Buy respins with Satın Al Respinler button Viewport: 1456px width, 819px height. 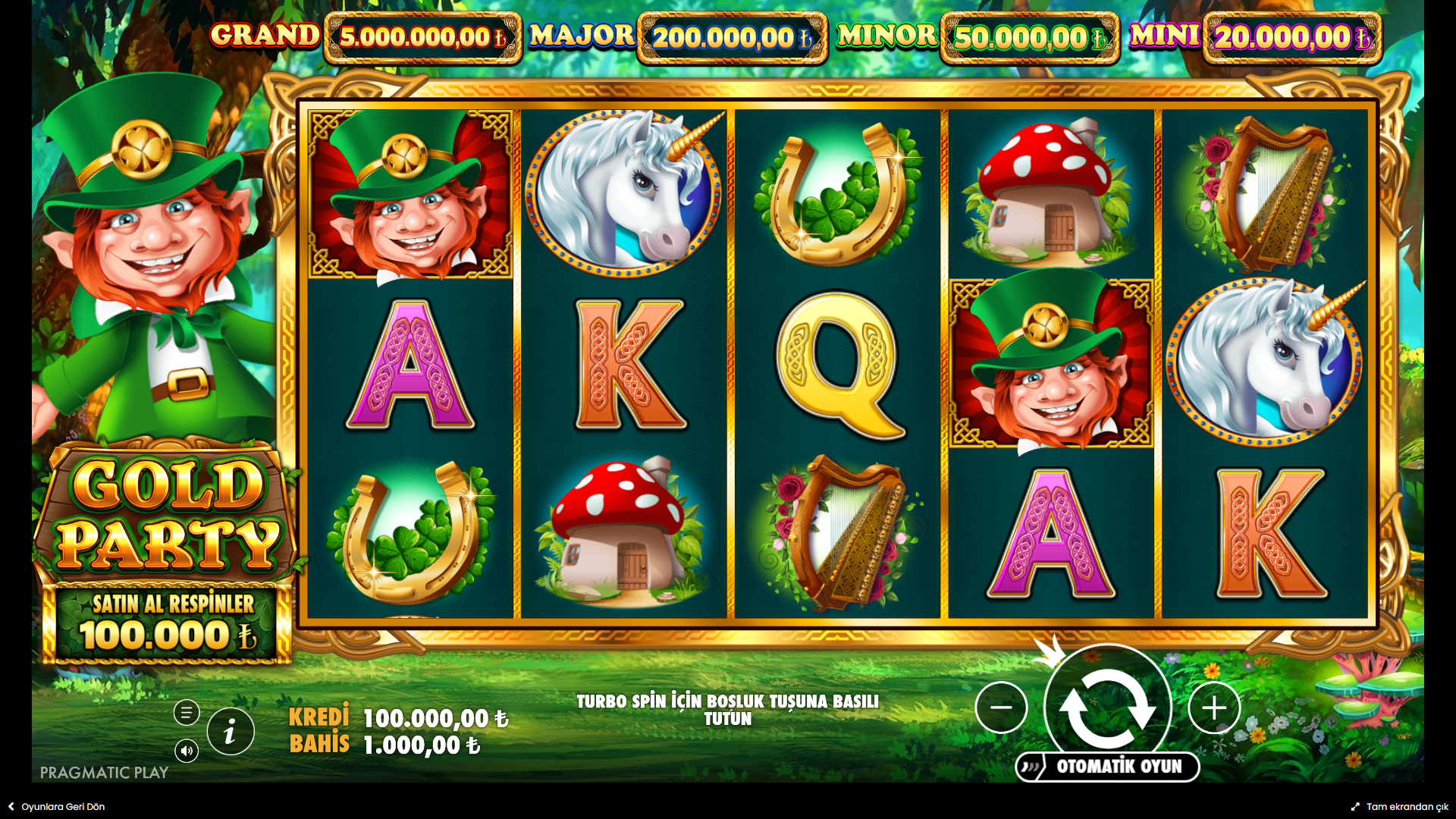[168, 623]
